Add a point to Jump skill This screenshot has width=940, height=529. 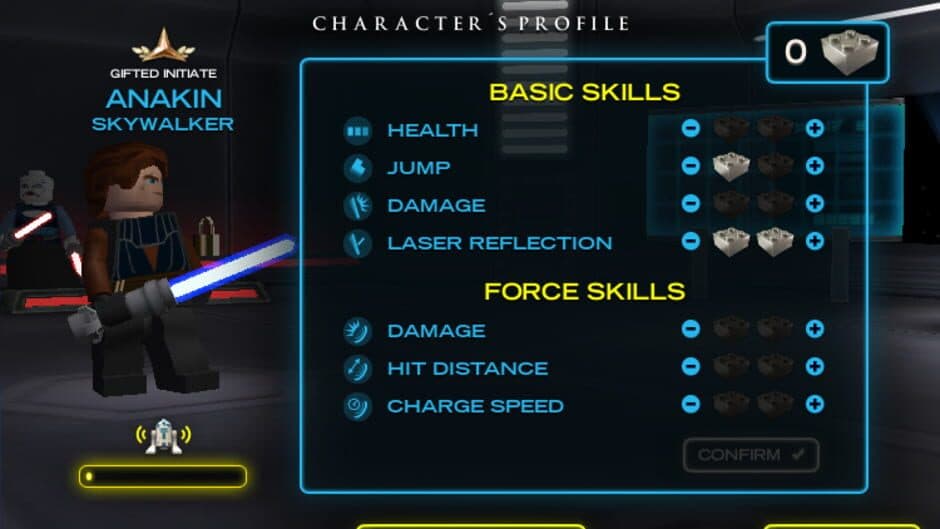(815, 166)
